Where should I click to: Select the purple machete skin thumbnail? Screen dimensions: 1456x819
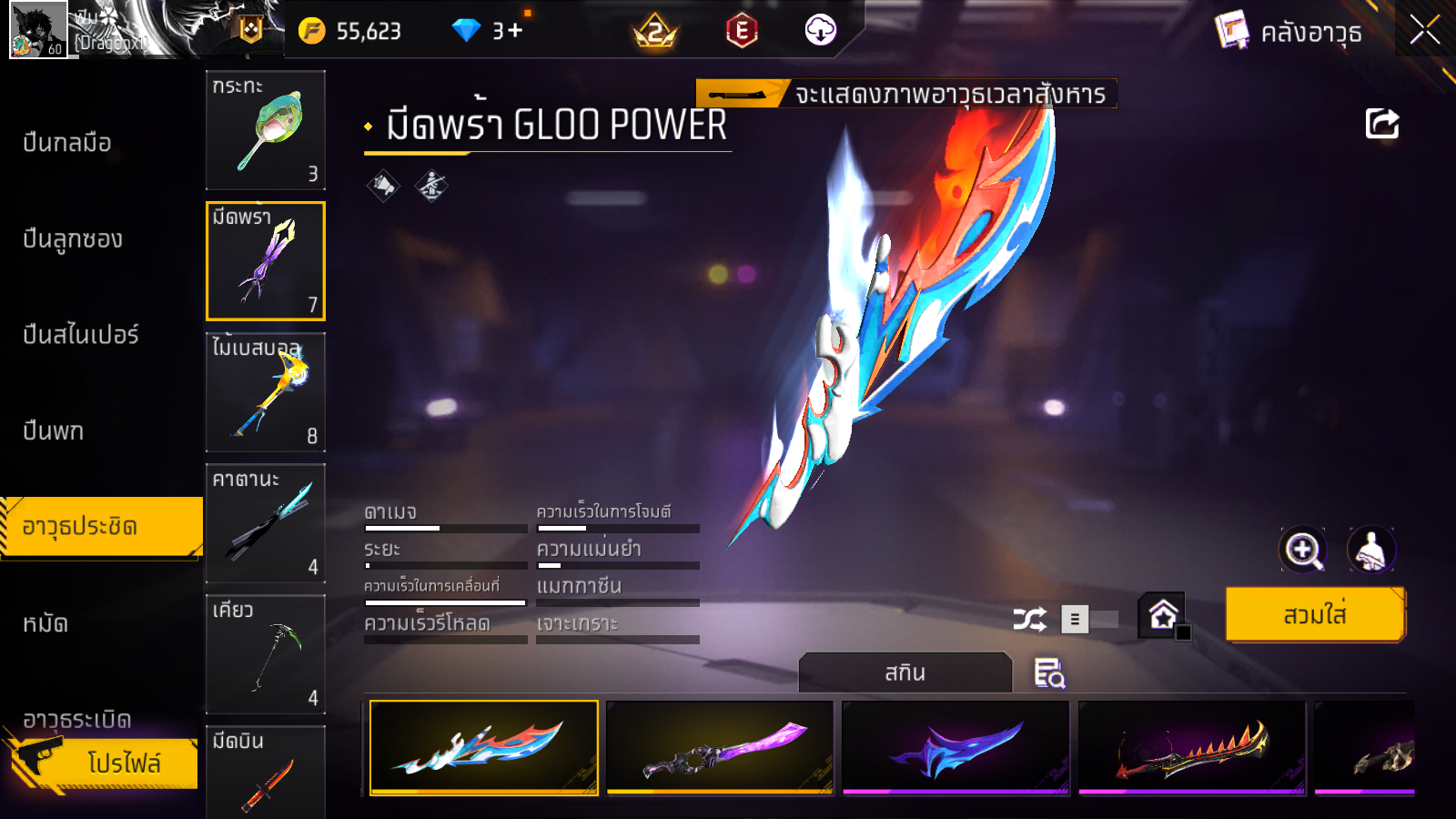click(x=720, y=748)
